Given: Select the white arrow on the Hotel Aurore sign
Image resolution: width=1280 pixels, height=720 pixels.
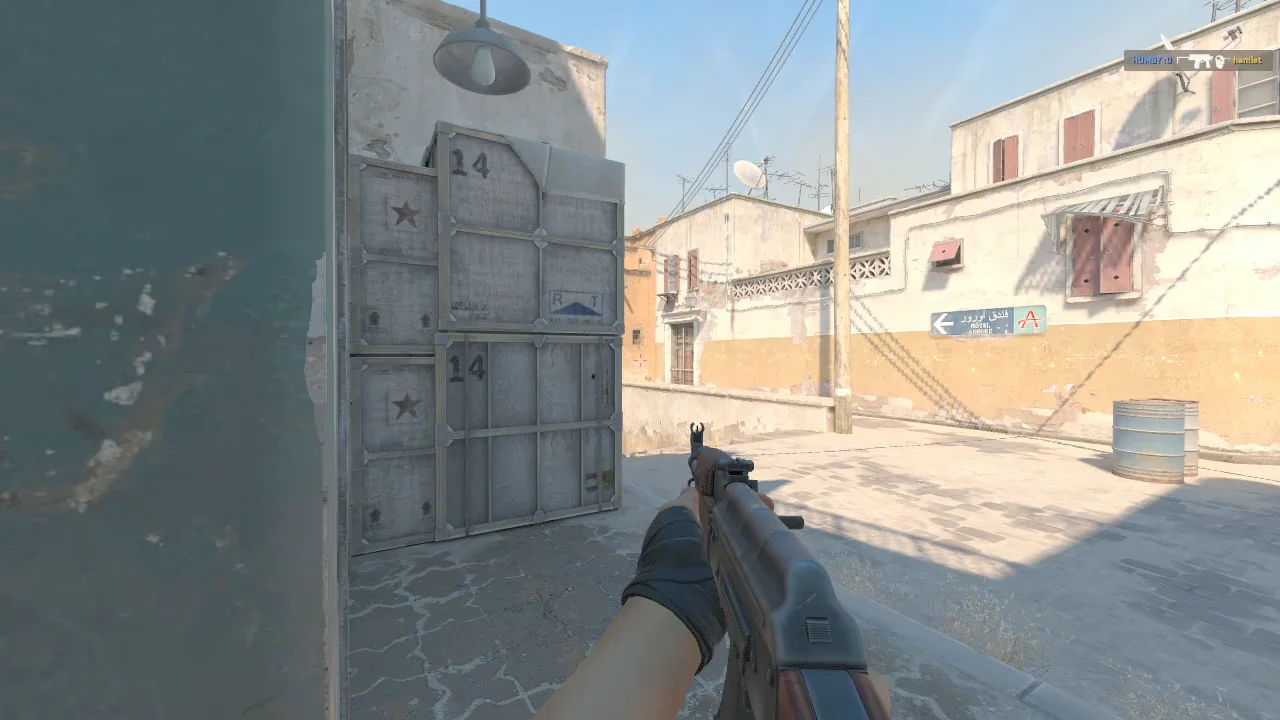Looking at the screenshot, I should (943, 321).
